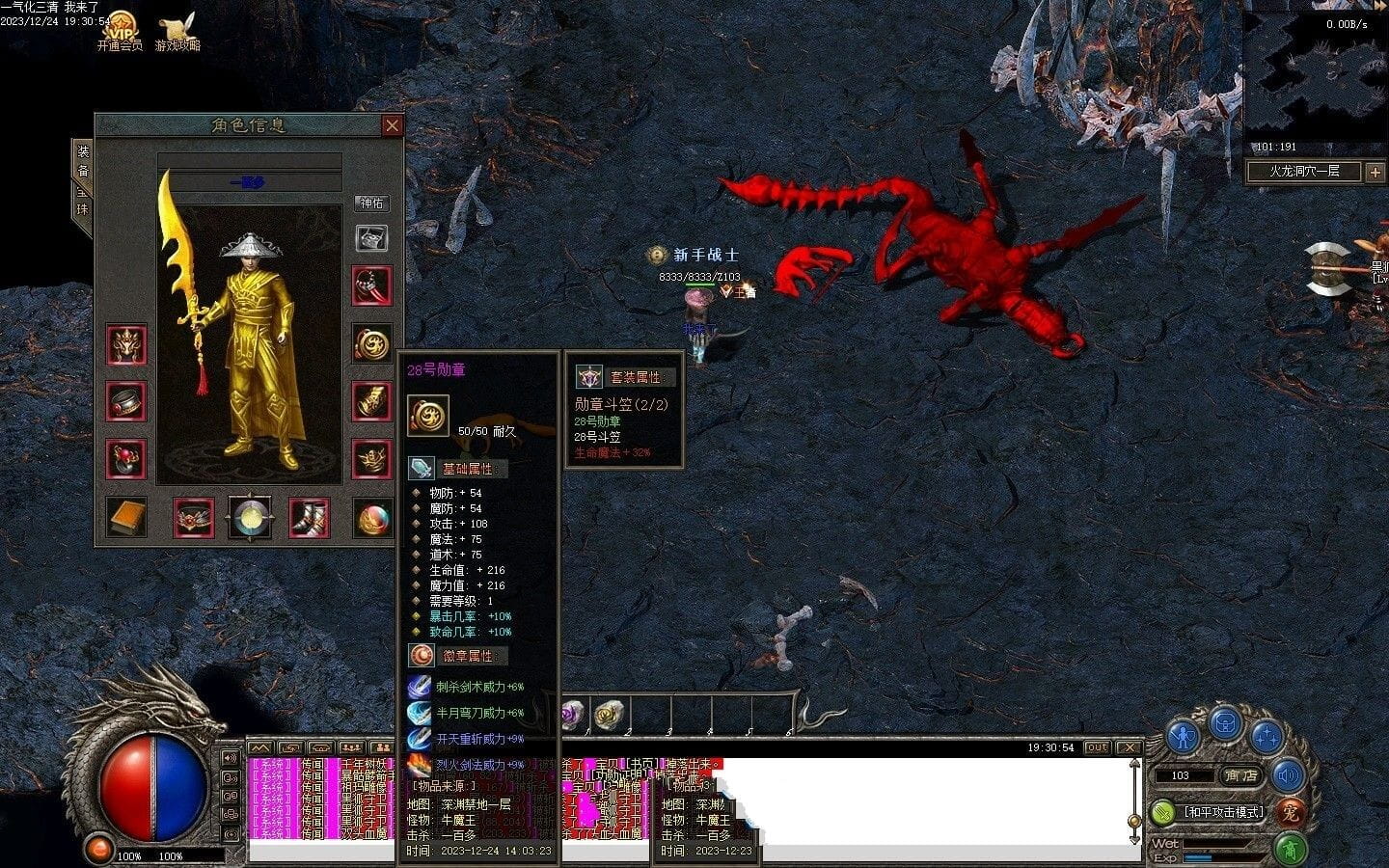The width and height of the screenshot is (1389, 868).
Task: Toggle the 和平攻击模式 peace attack mode
Action: [1223, 811]
